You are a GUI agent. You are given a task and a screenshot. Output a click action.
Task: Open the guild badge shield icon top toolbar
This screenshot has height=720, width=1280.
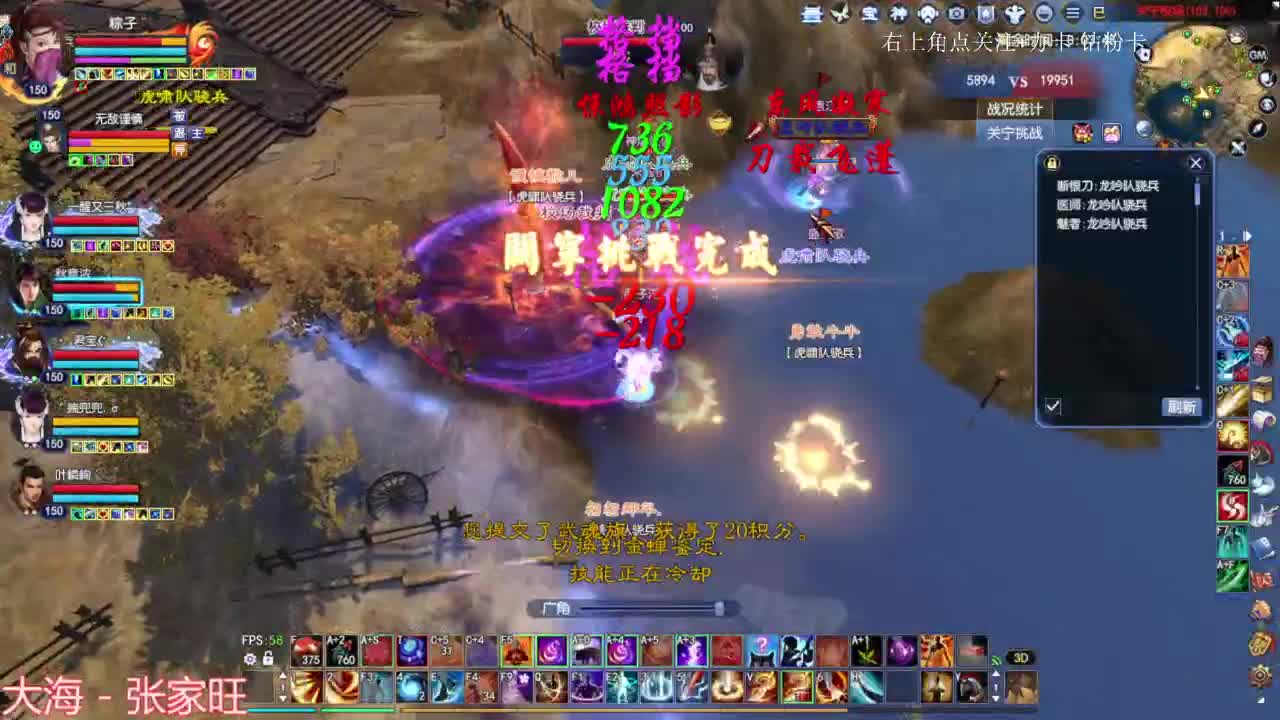click(x=987, y=14)
